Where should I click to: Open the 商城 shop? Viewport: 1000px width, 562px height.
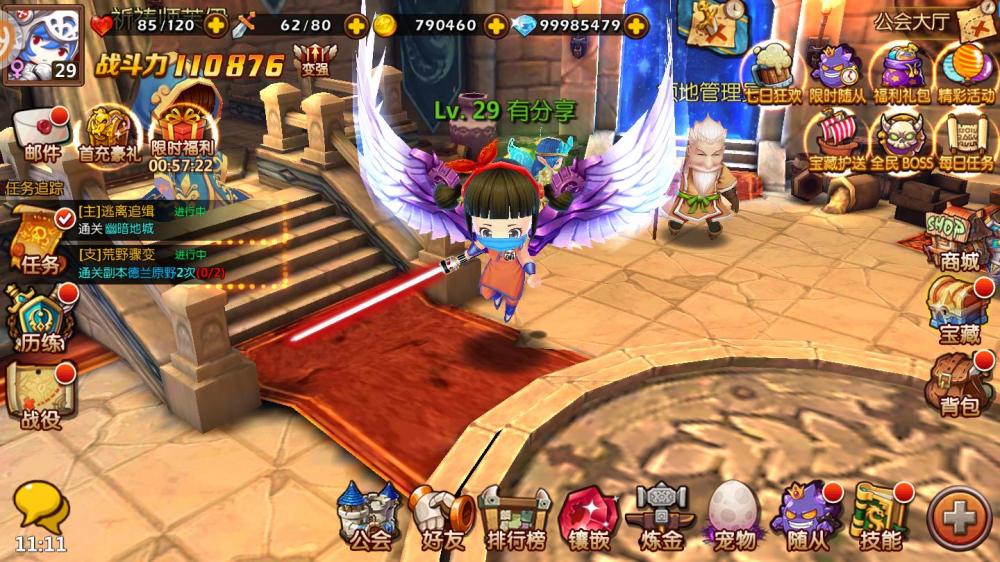click(958, 240)
